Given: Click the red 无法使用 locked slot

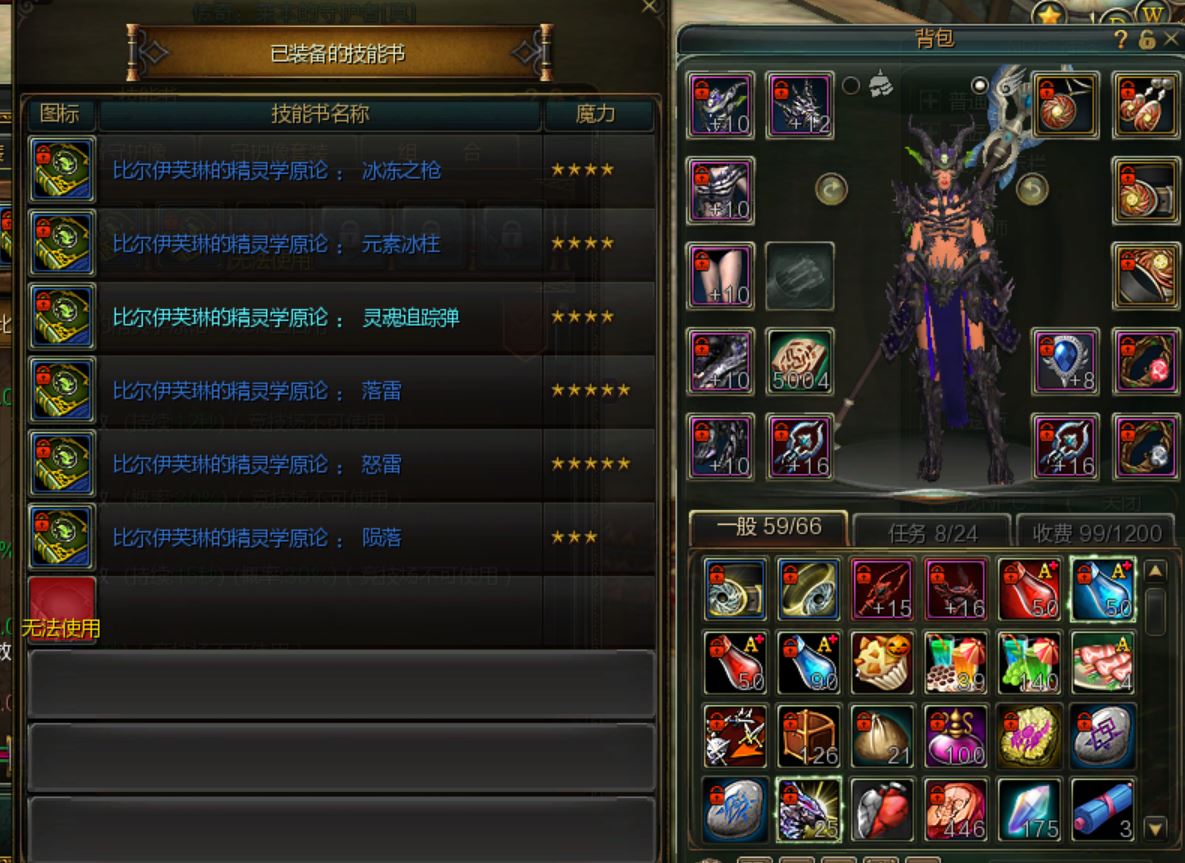Looking at the screenshot, I should (x=62, y=608).
